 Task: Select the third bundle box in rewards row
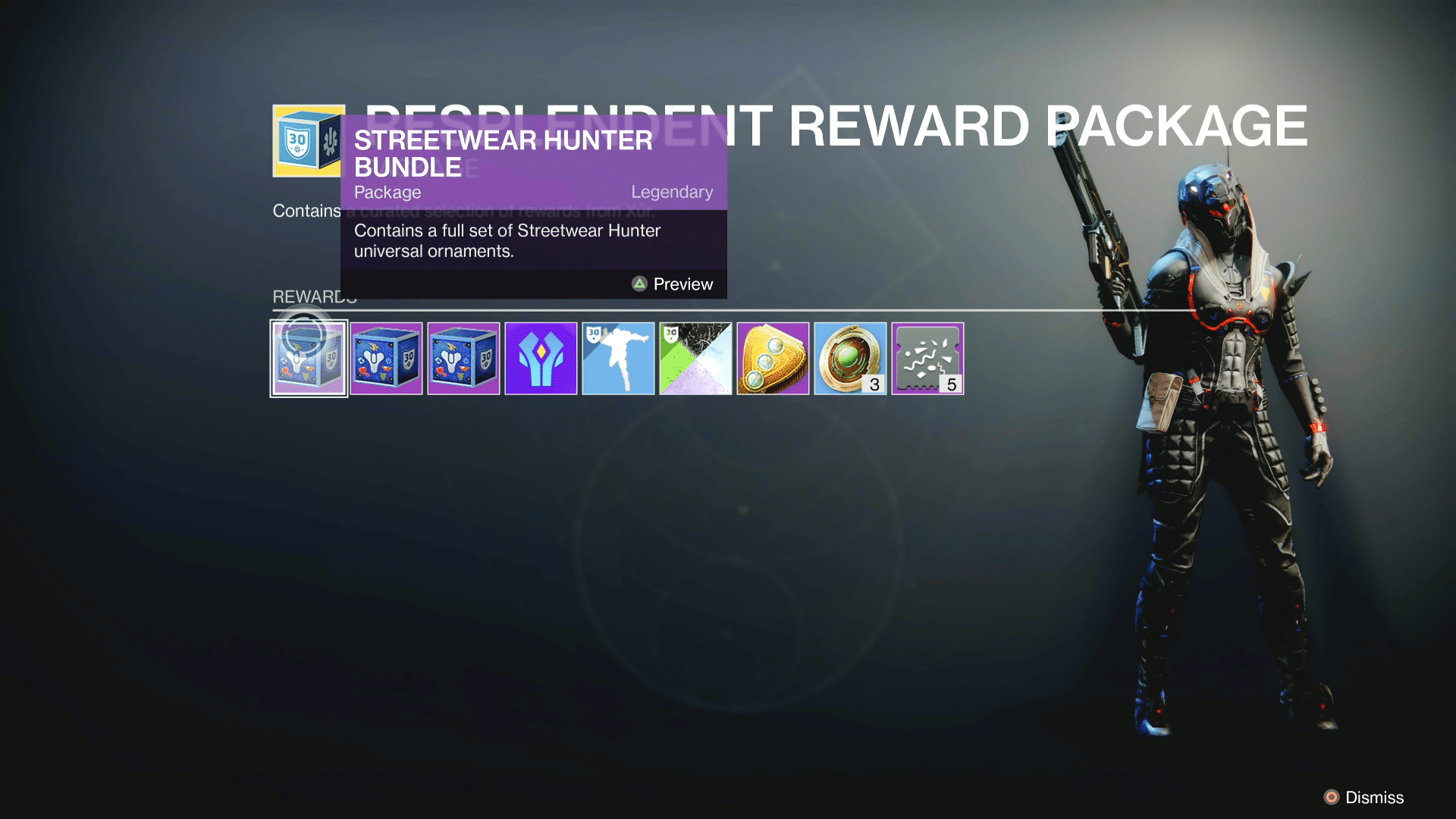coord(463,357)
